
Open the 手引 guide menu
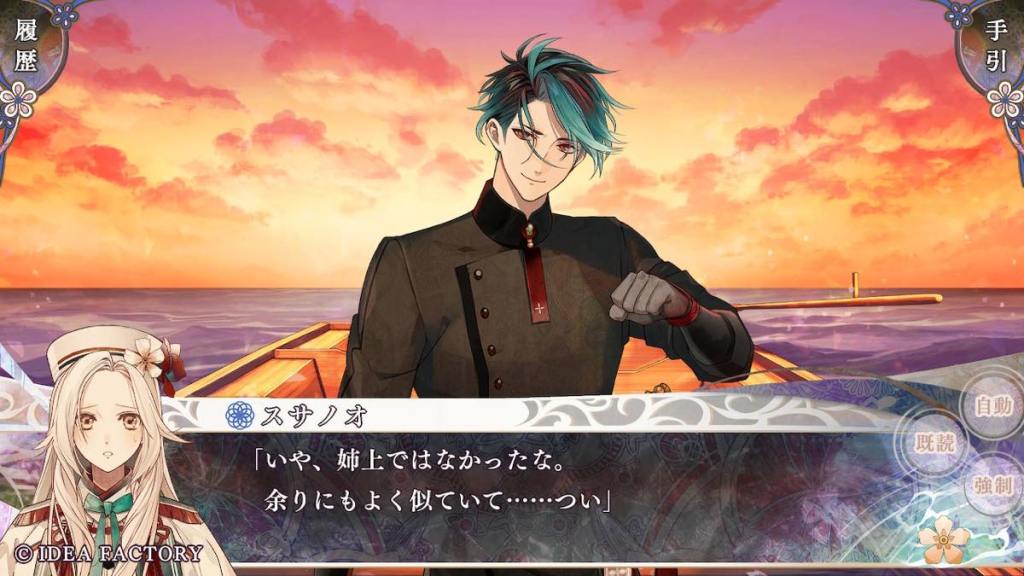997,47
